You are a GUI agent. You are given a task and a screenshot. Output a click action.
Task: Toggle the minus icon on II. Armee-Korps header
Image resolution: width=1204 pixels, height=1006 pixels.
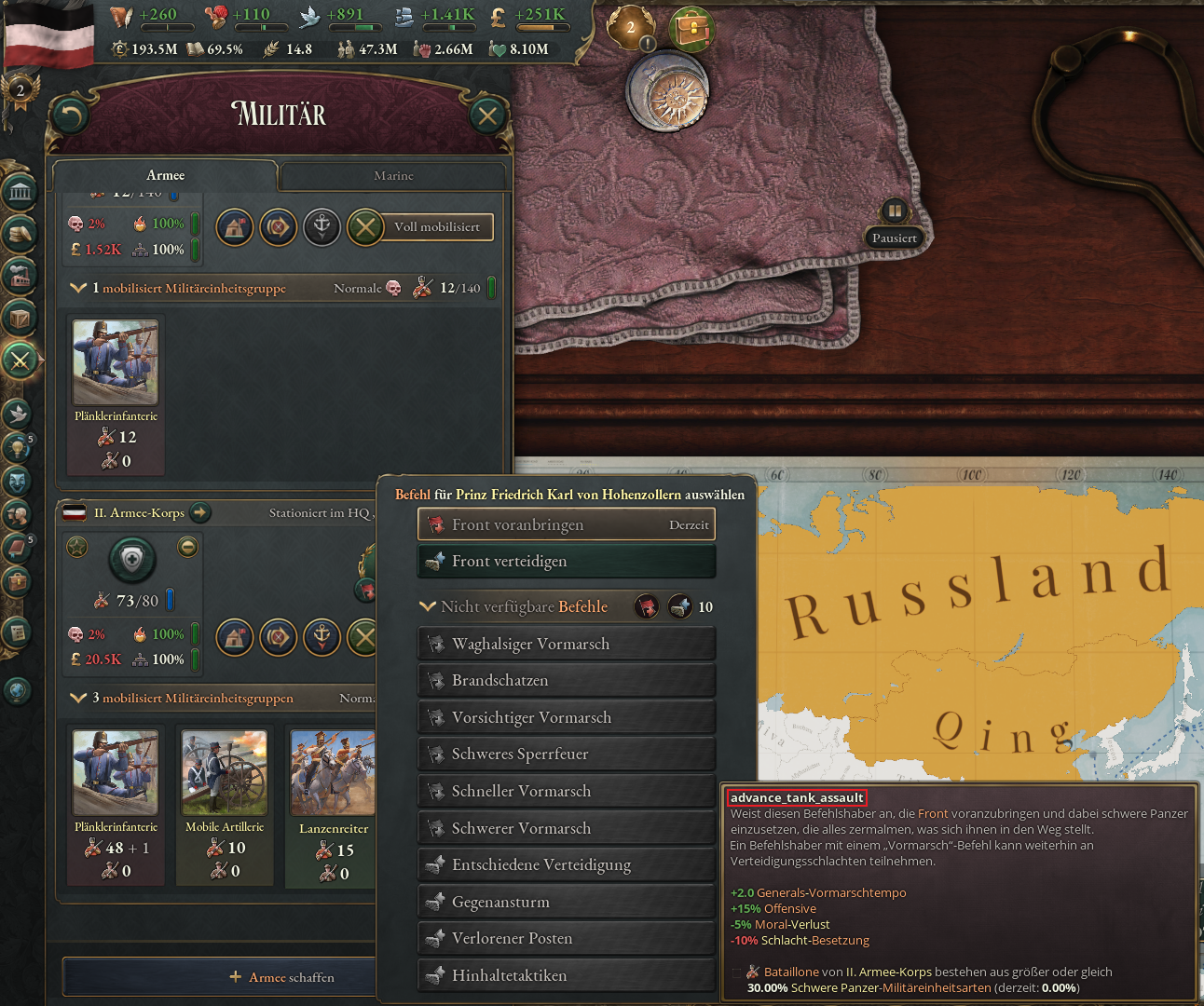pos(187,548)
